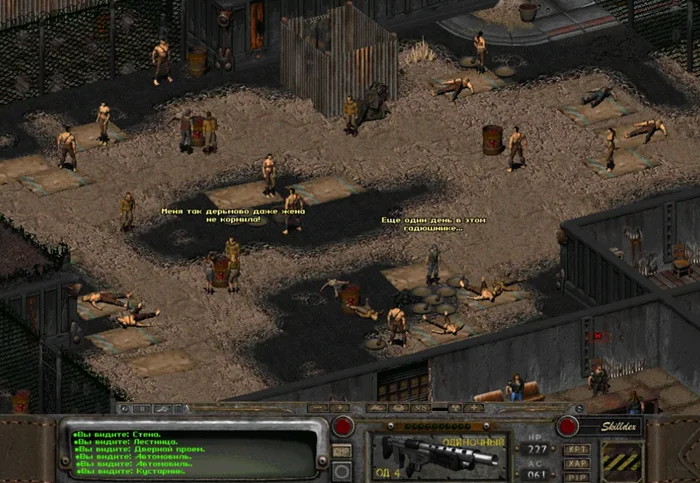Image resolution: width=700 pixels, height=483 pixels.
Task: Click the active weapon slot with the rifle
Action: (x=439, y=452)
